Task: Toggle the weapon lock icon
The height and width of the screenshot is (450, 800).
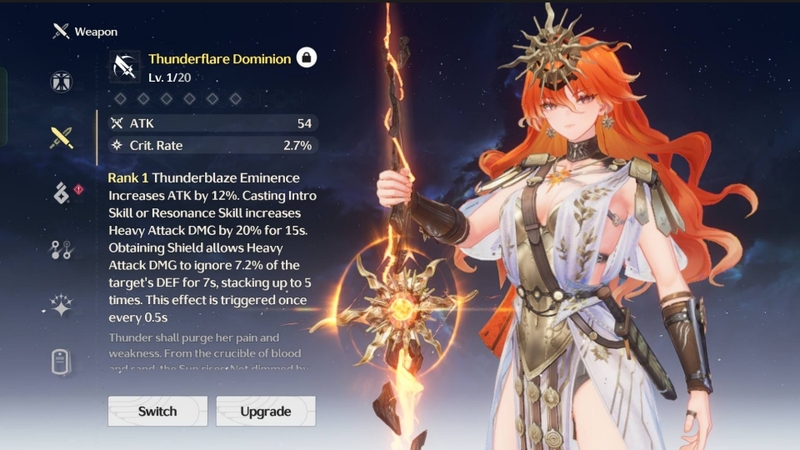Action: (307, 59)
